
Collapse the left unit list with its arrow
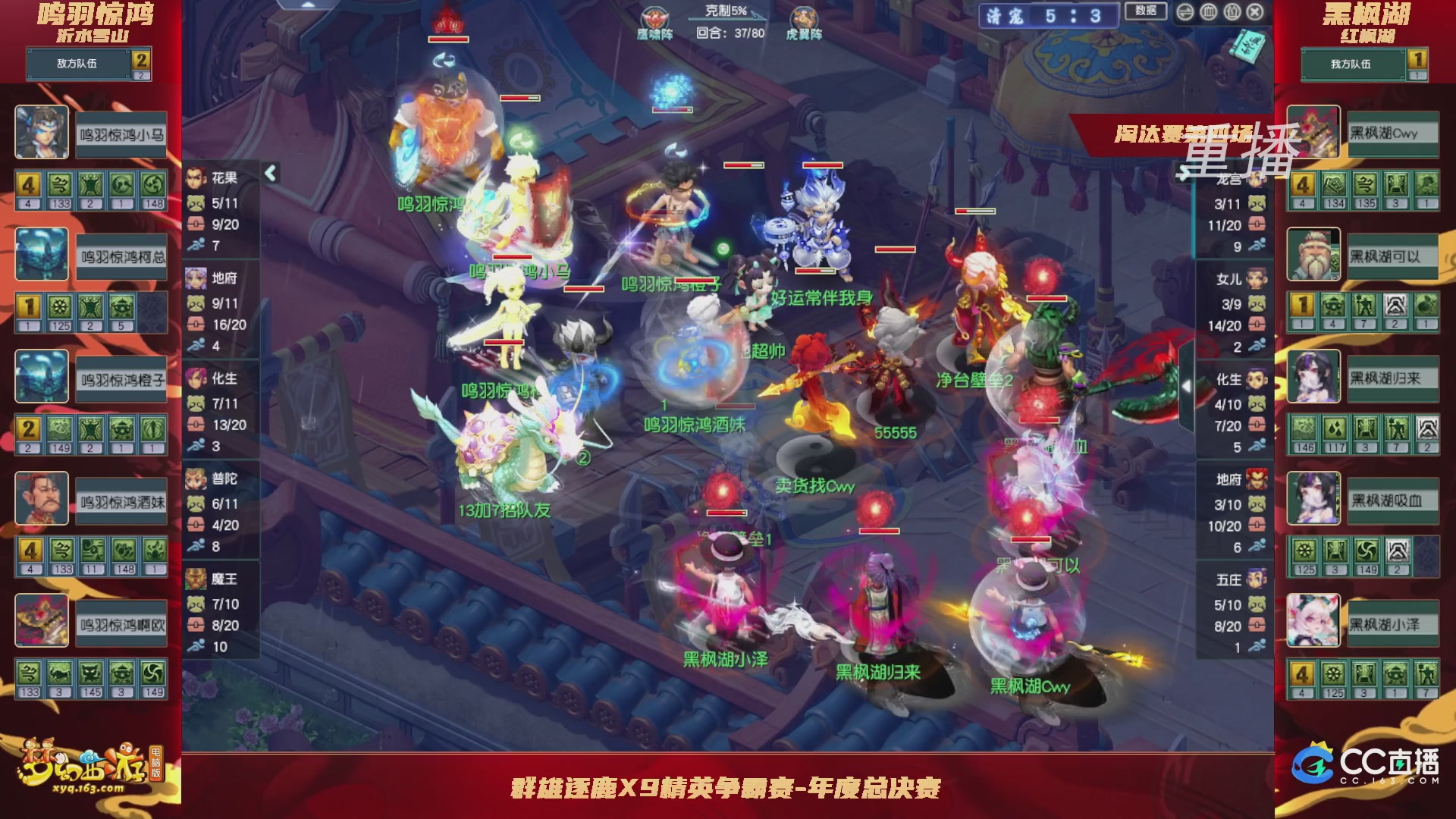coord(269,172)
